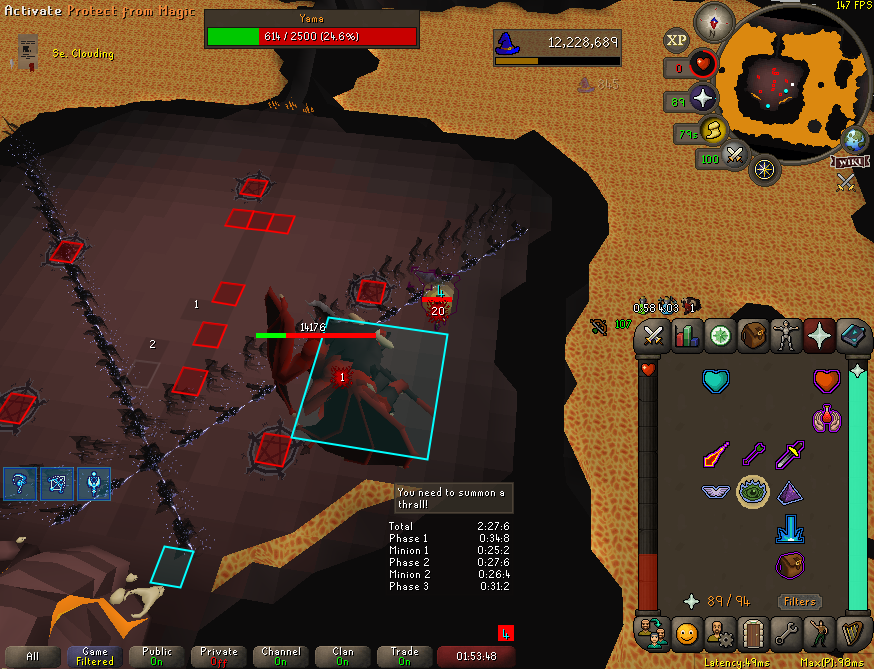Select the Game chat filter tab

point(95,656)
